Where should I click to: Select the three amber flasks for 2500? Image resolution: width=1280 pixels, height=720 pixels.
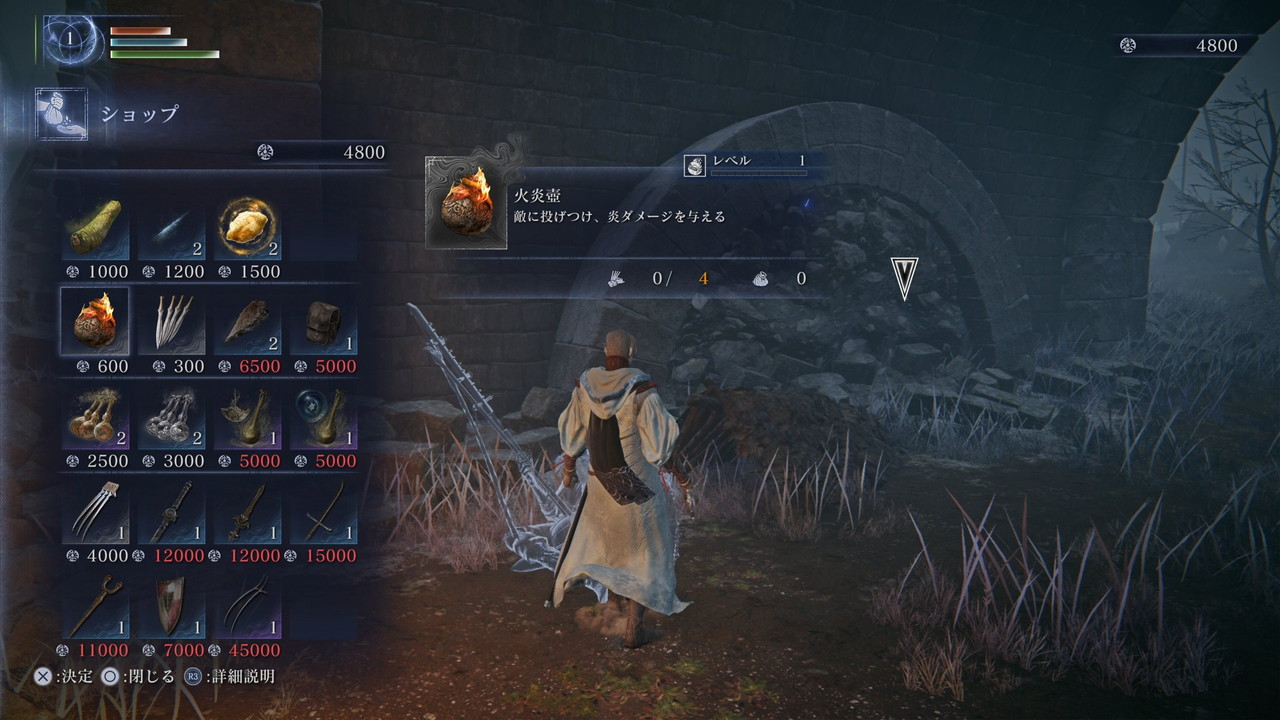click(95, 417)
